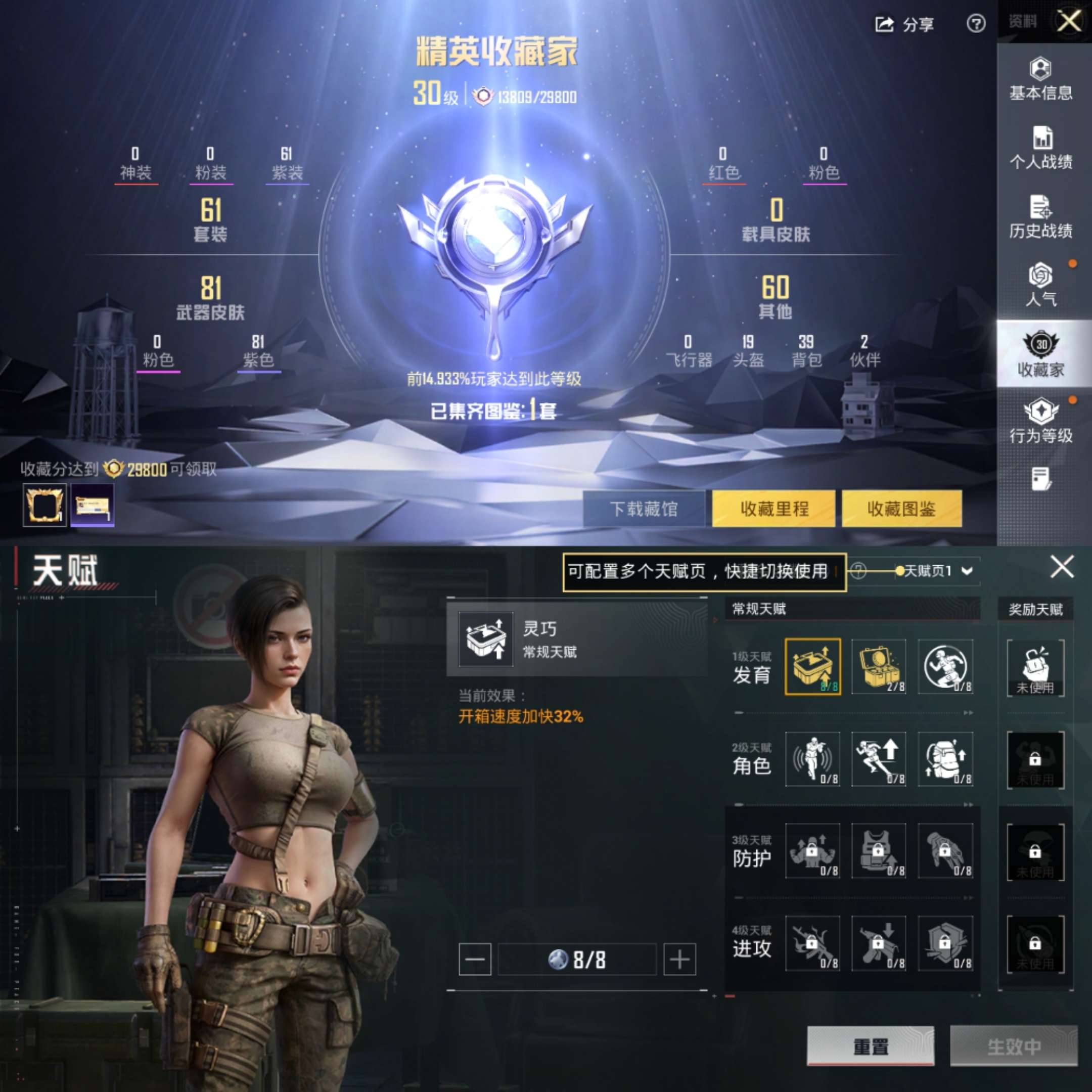Click the 下载藏馆 button
The image size is (1092, 1092).
643,509
